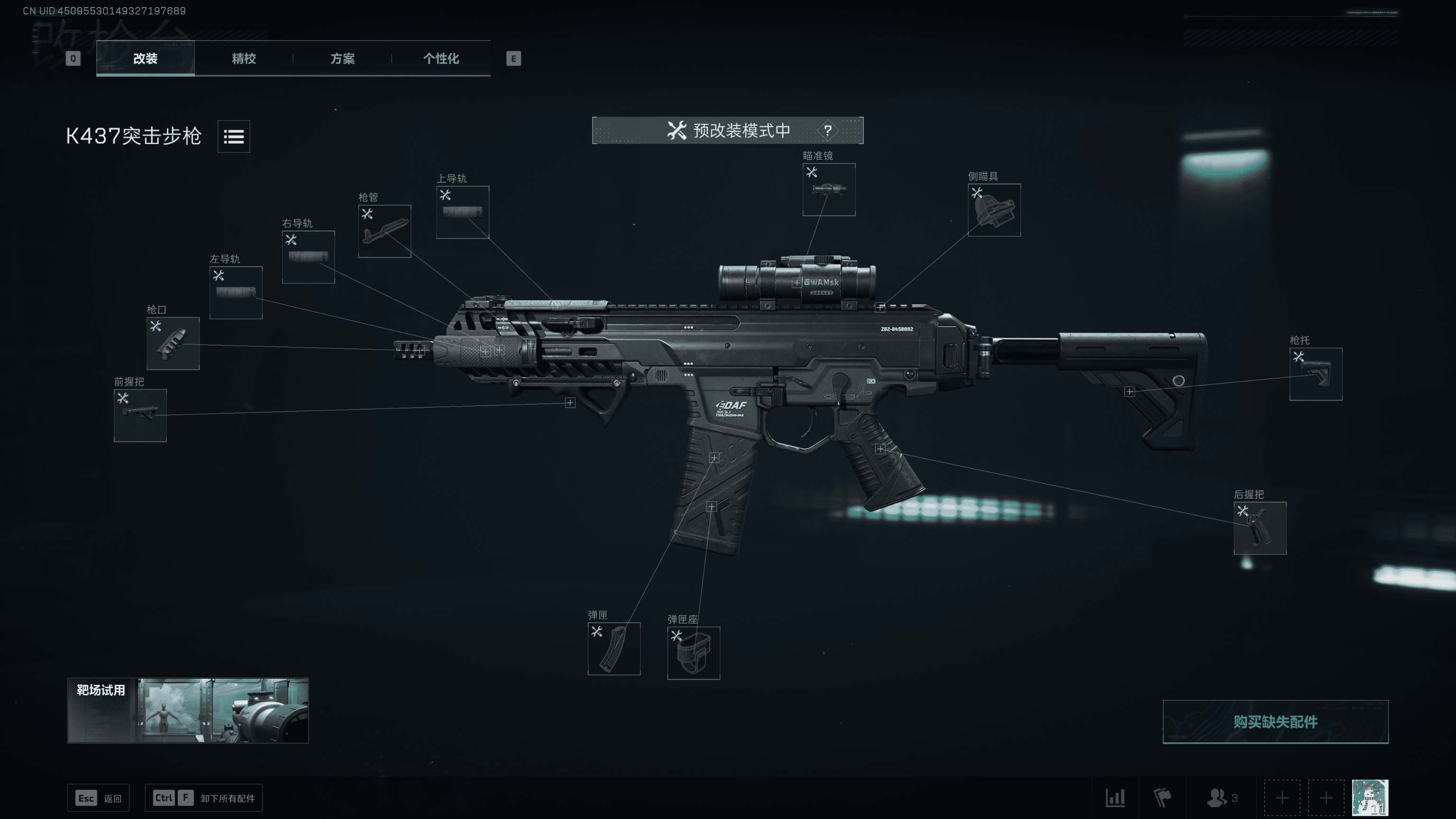Switch to the 精校 tab
Screen dimensions: 1456x819
pos(244,58)
